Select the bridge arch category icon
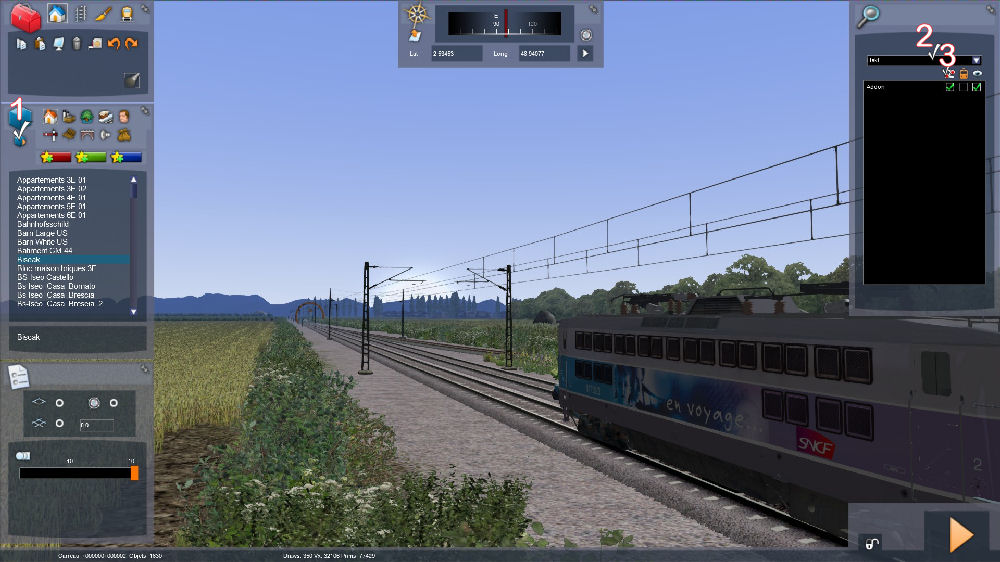The width and height of the screenshot is (1000, 562). (x=87, y=134)
